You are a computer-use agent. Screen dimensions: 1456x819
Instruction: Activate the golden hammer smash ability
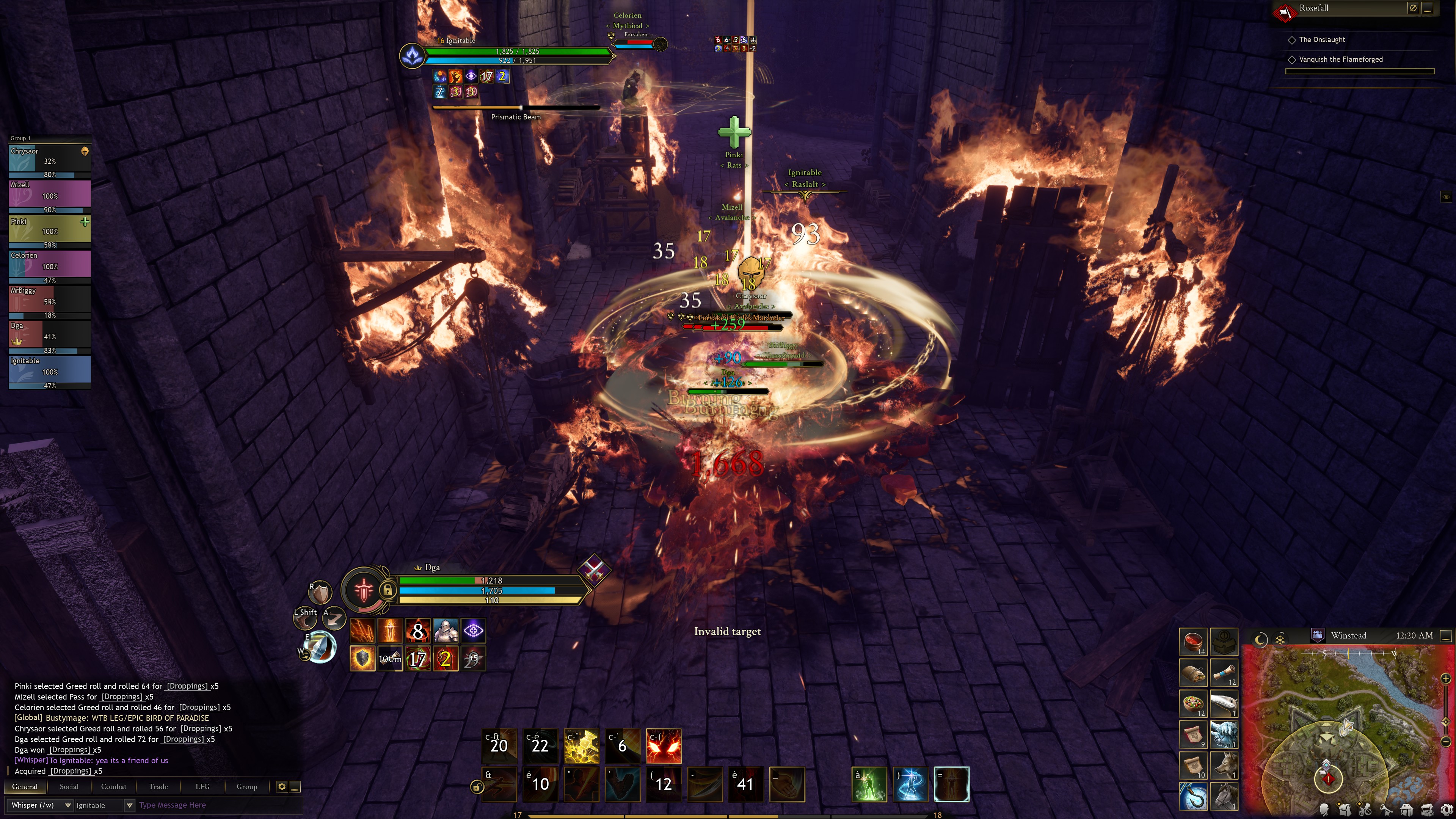click(x=581, y=745)
